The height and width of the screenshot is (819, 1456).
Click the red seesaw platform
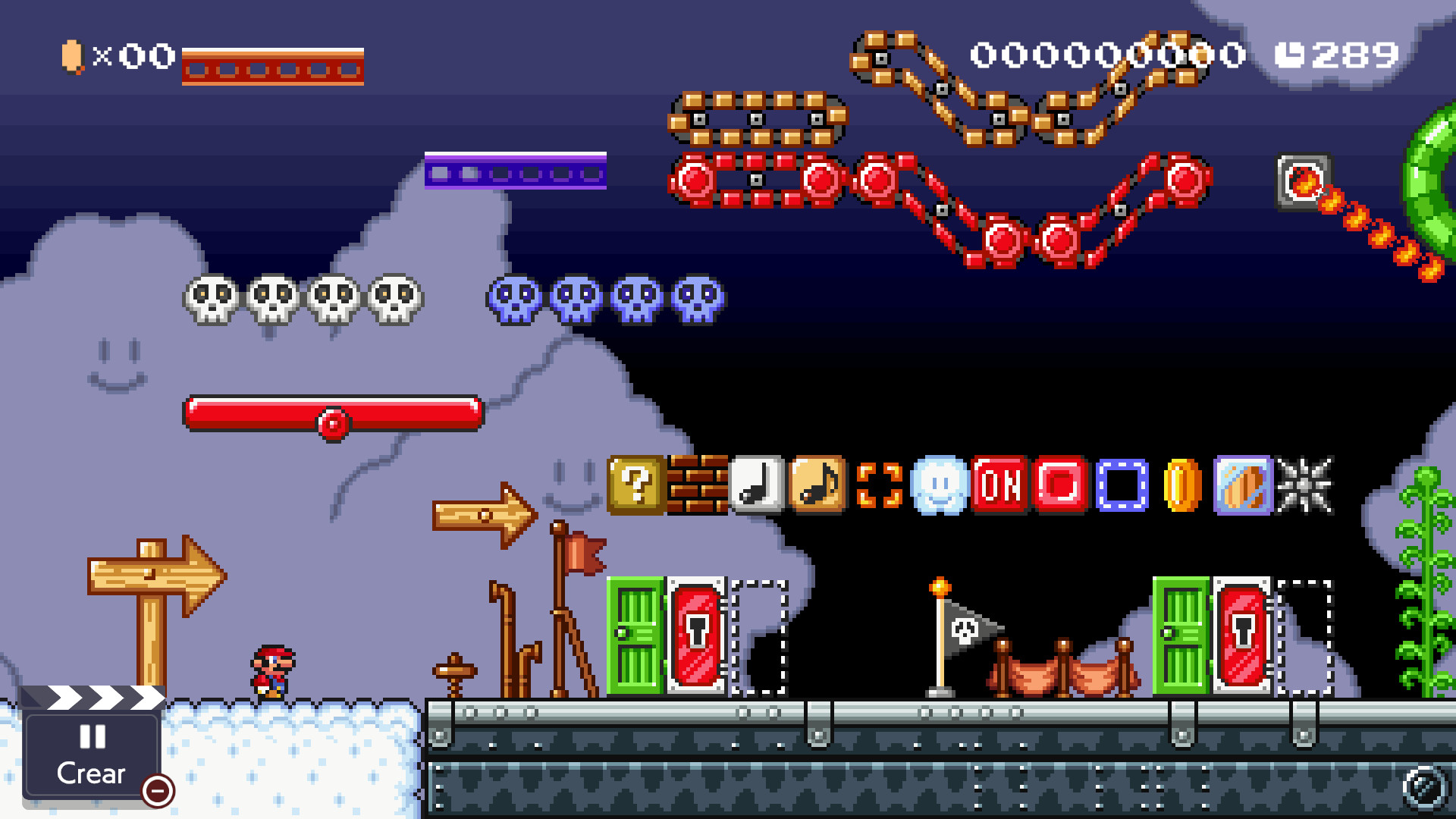tap(334, 413)
